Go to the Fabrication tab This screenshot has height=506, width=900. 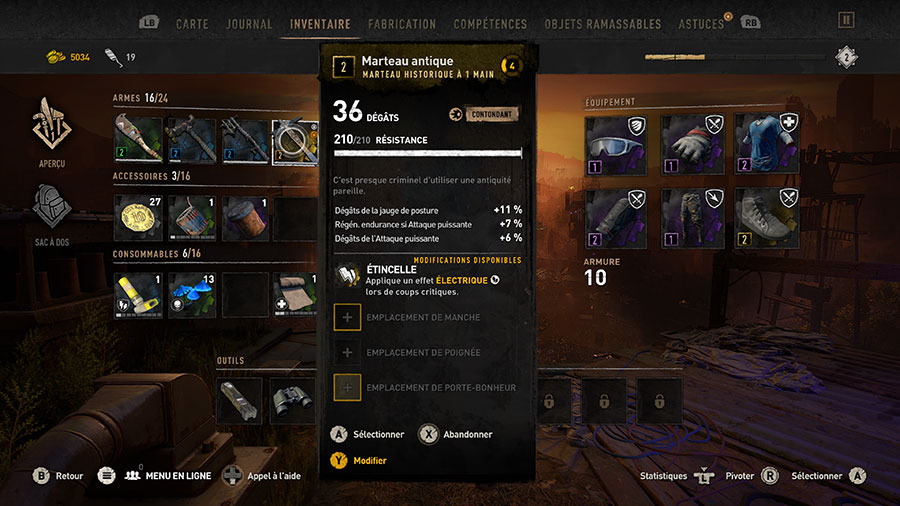point(402,23)
